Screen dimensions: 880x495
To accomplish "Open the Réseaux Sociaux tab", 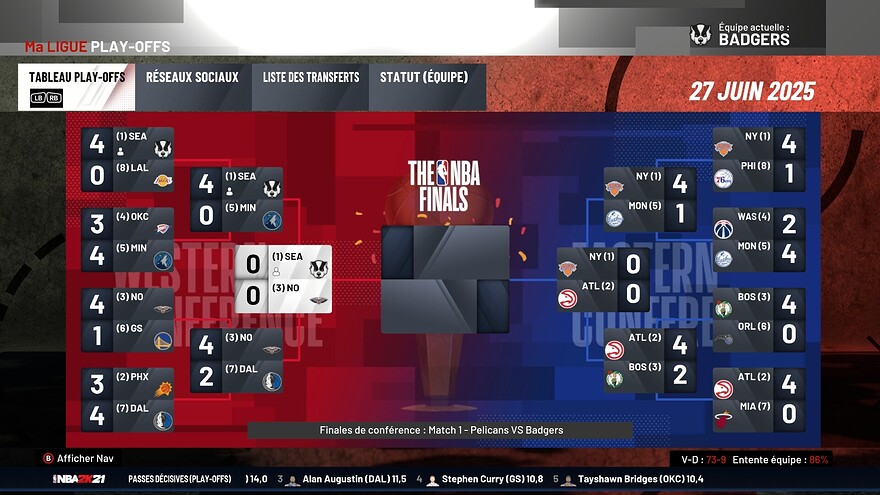I will 192,87.
